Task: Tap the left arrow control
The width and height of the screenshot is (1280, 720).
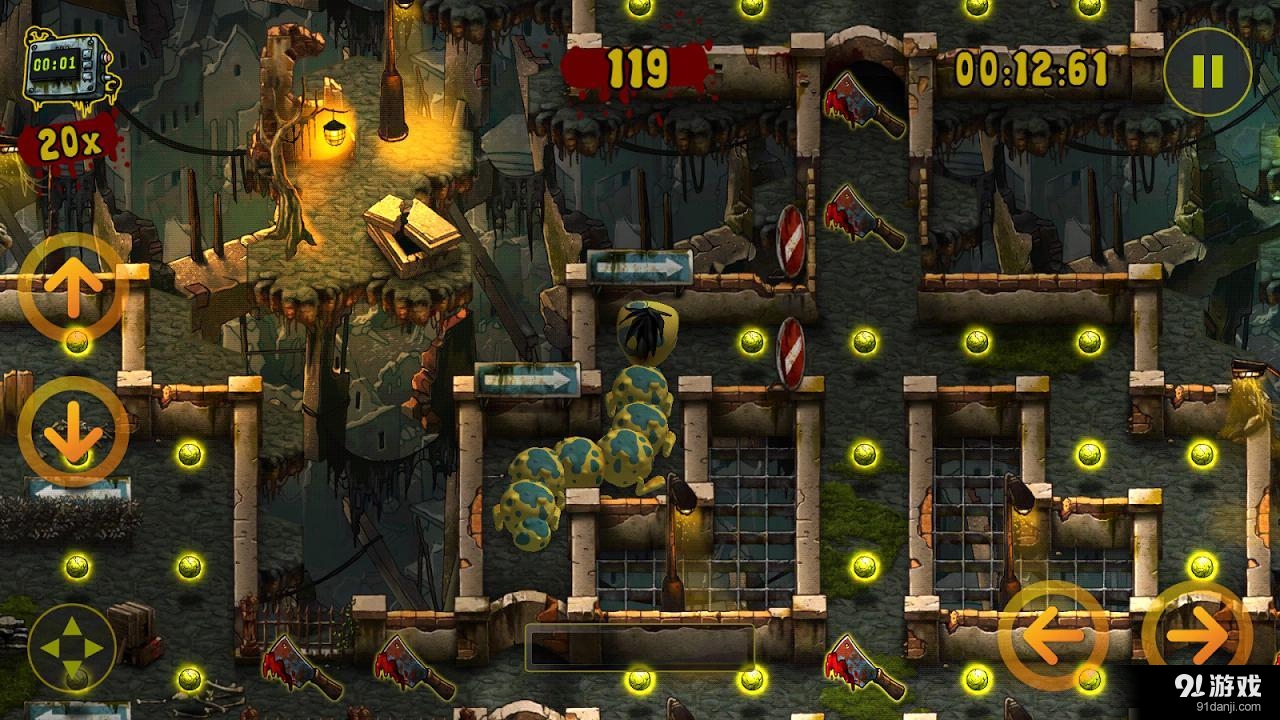Action: click(1053, 634)
